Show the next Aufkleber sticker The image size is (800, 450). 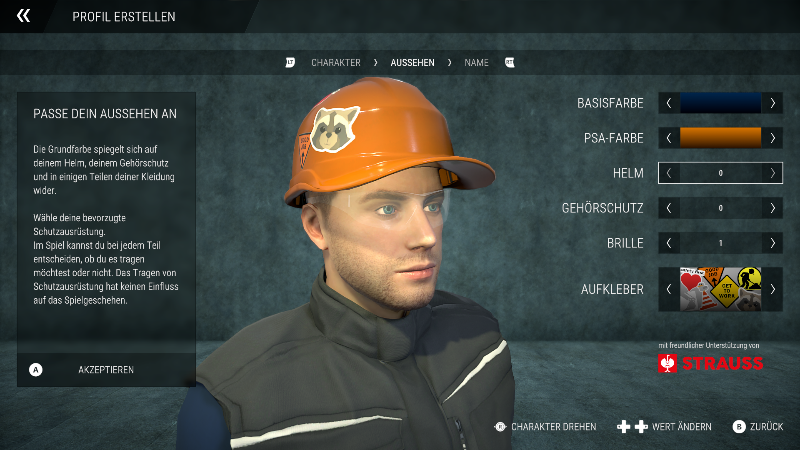[772, 289]
